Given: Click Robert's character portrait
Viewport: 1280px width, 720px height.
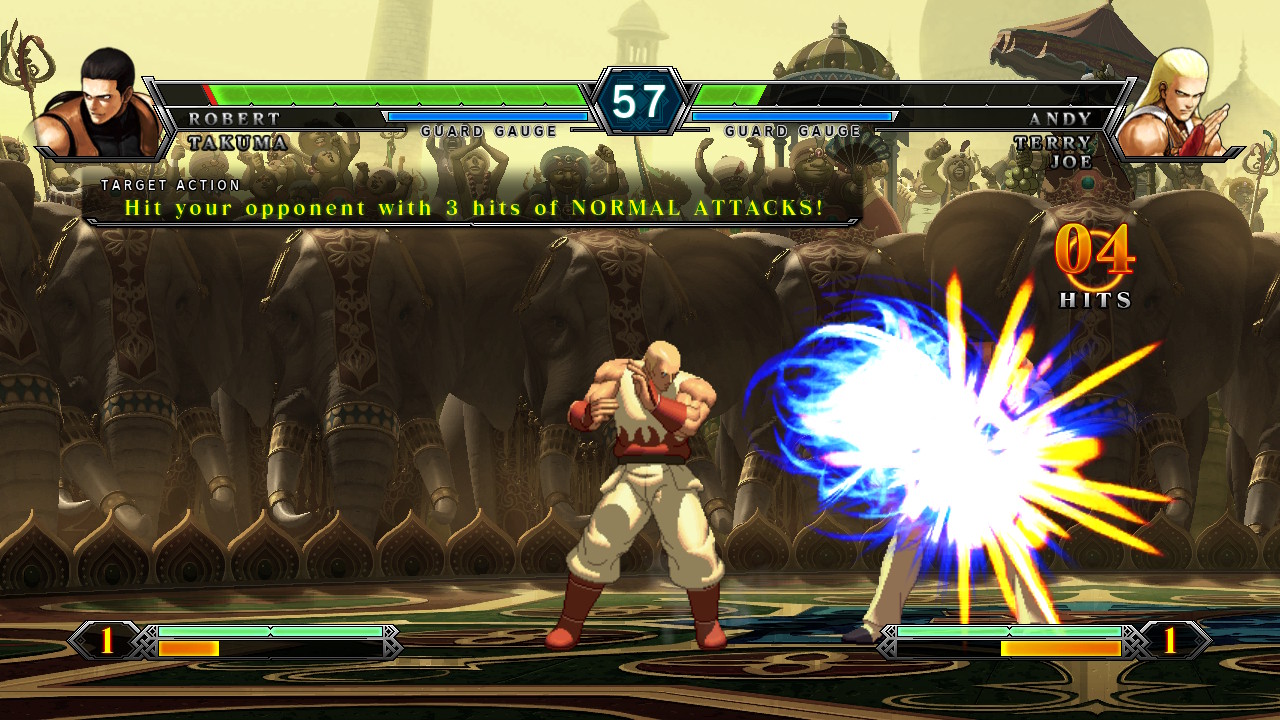Looking at the screenshot, I should (x=98, y=105).
